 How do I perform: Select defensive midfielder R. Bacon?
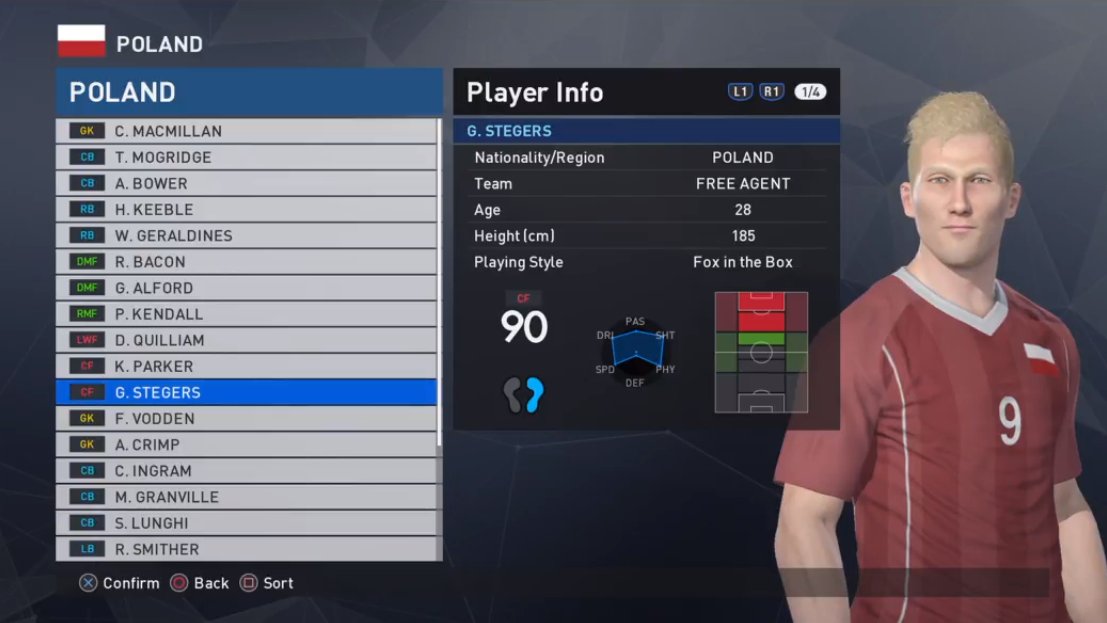pyautogui.click(x=246, y=262)
